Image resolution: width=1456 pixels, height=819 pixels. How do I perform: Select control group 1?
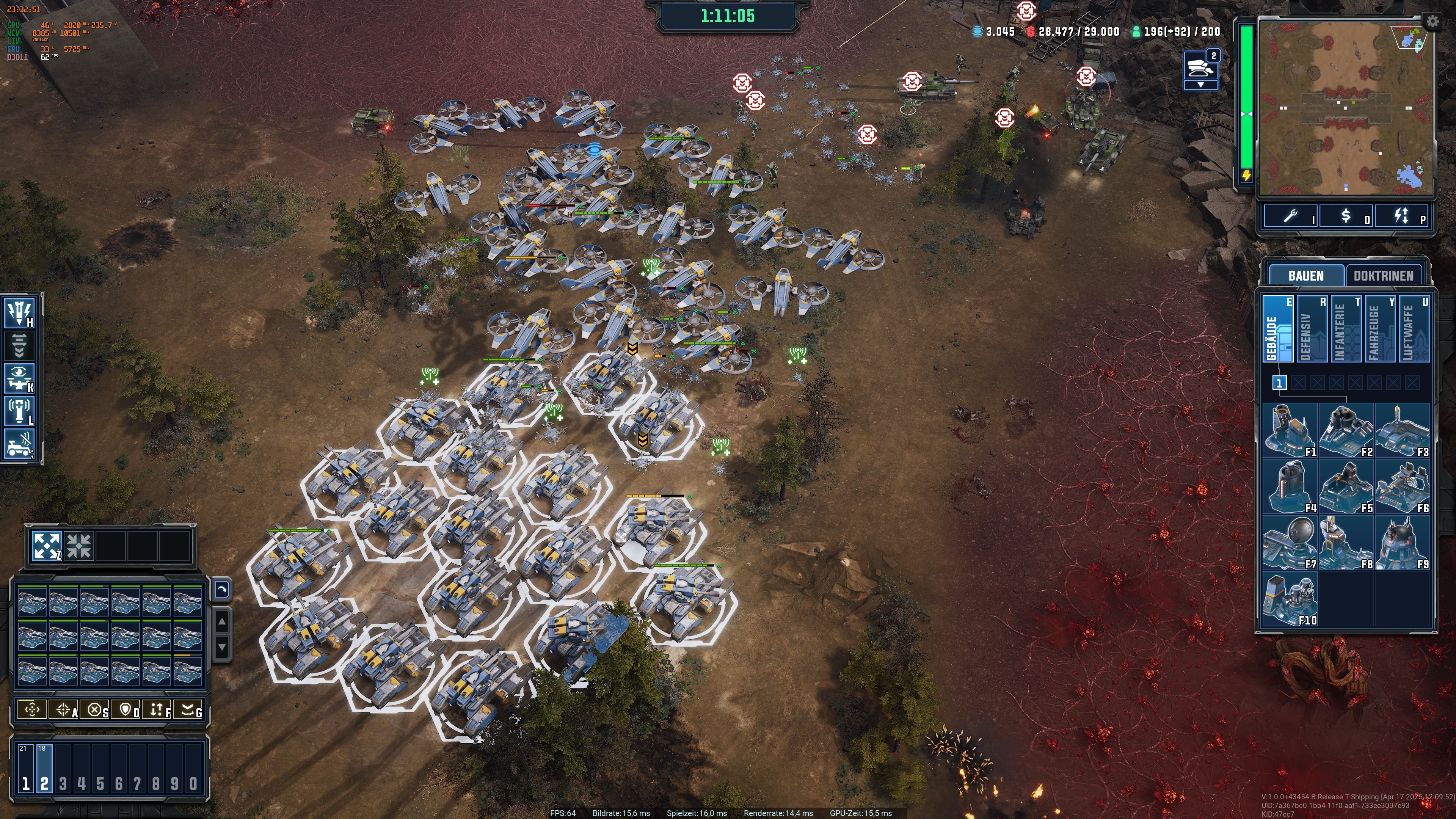click(25, 769)
